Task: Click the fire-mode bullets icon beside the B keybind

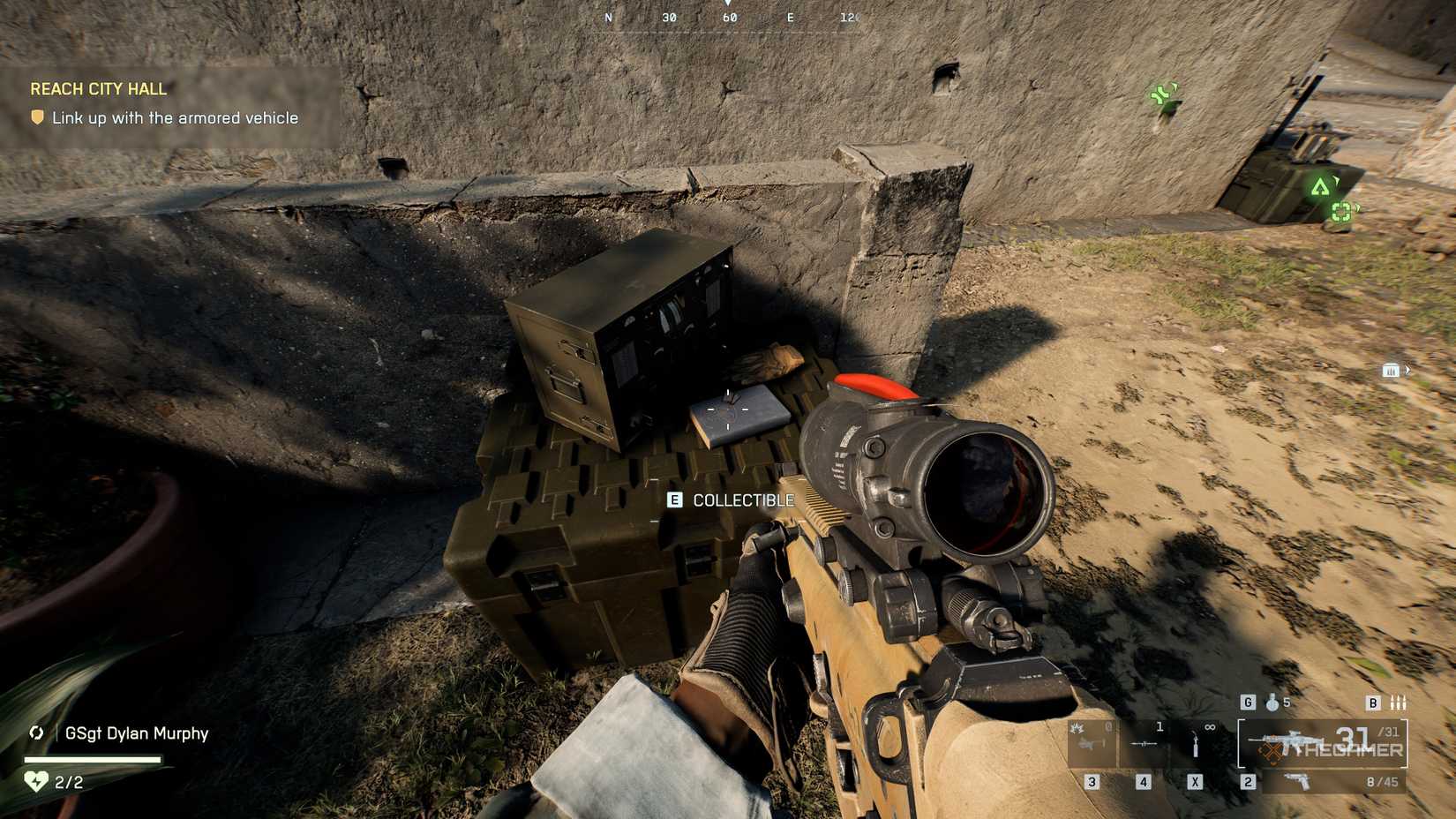Action: click(1399, 703)
